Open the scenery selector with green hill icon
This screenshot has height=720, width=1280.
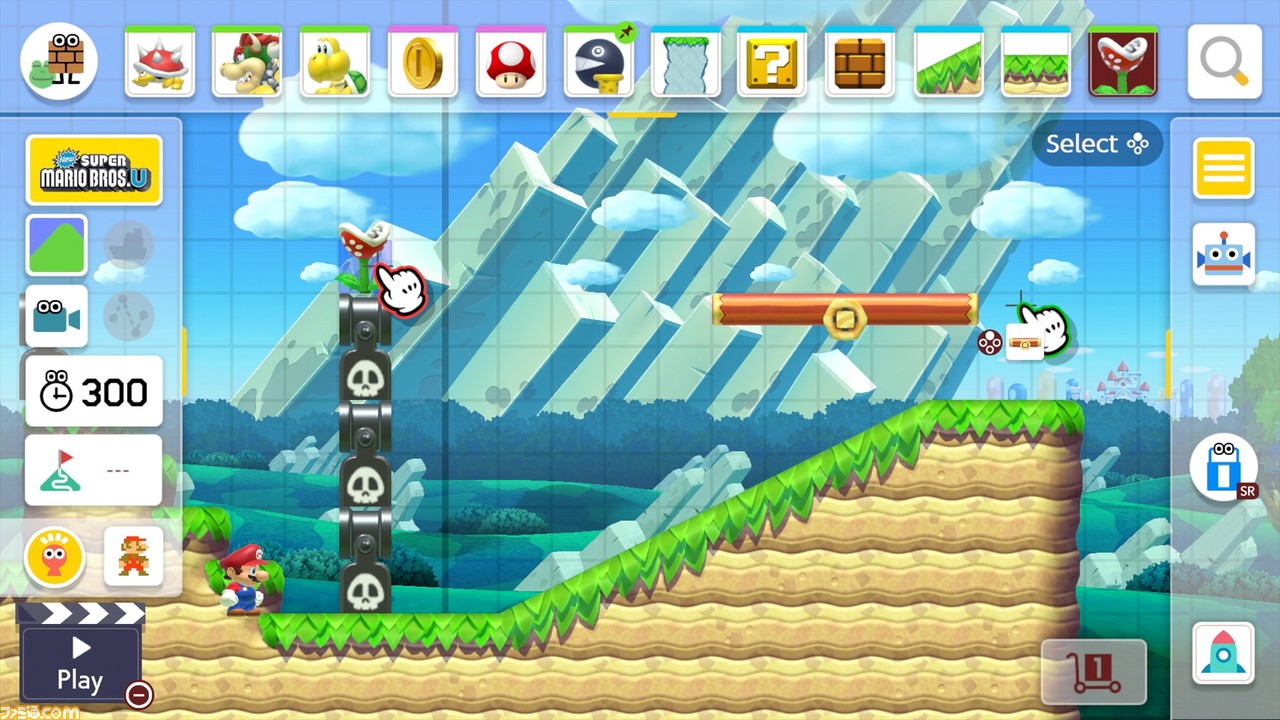point(56,245)
